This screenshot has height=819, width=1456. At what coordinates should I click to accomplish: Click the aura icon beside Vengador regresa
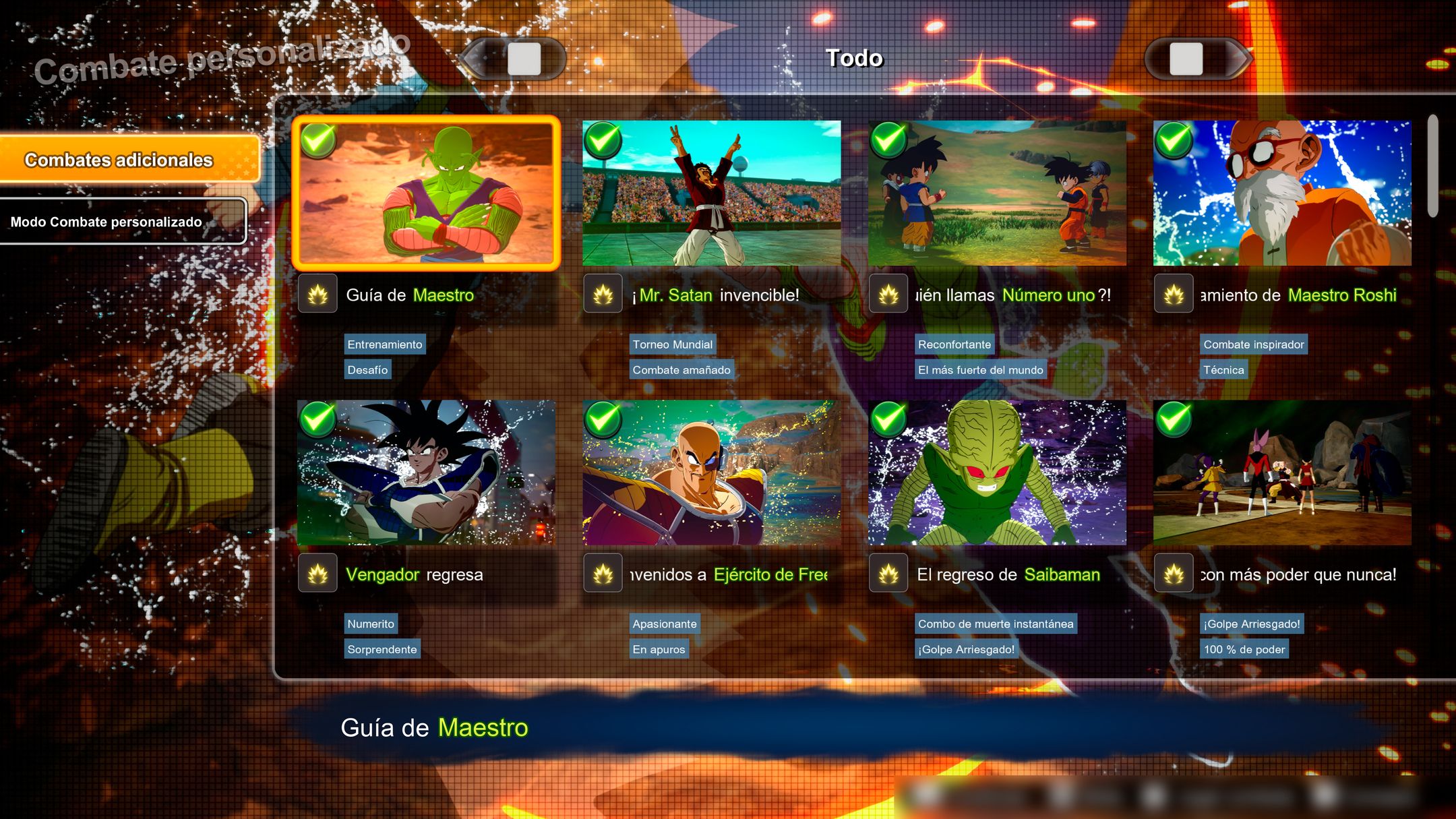(317, 574)
